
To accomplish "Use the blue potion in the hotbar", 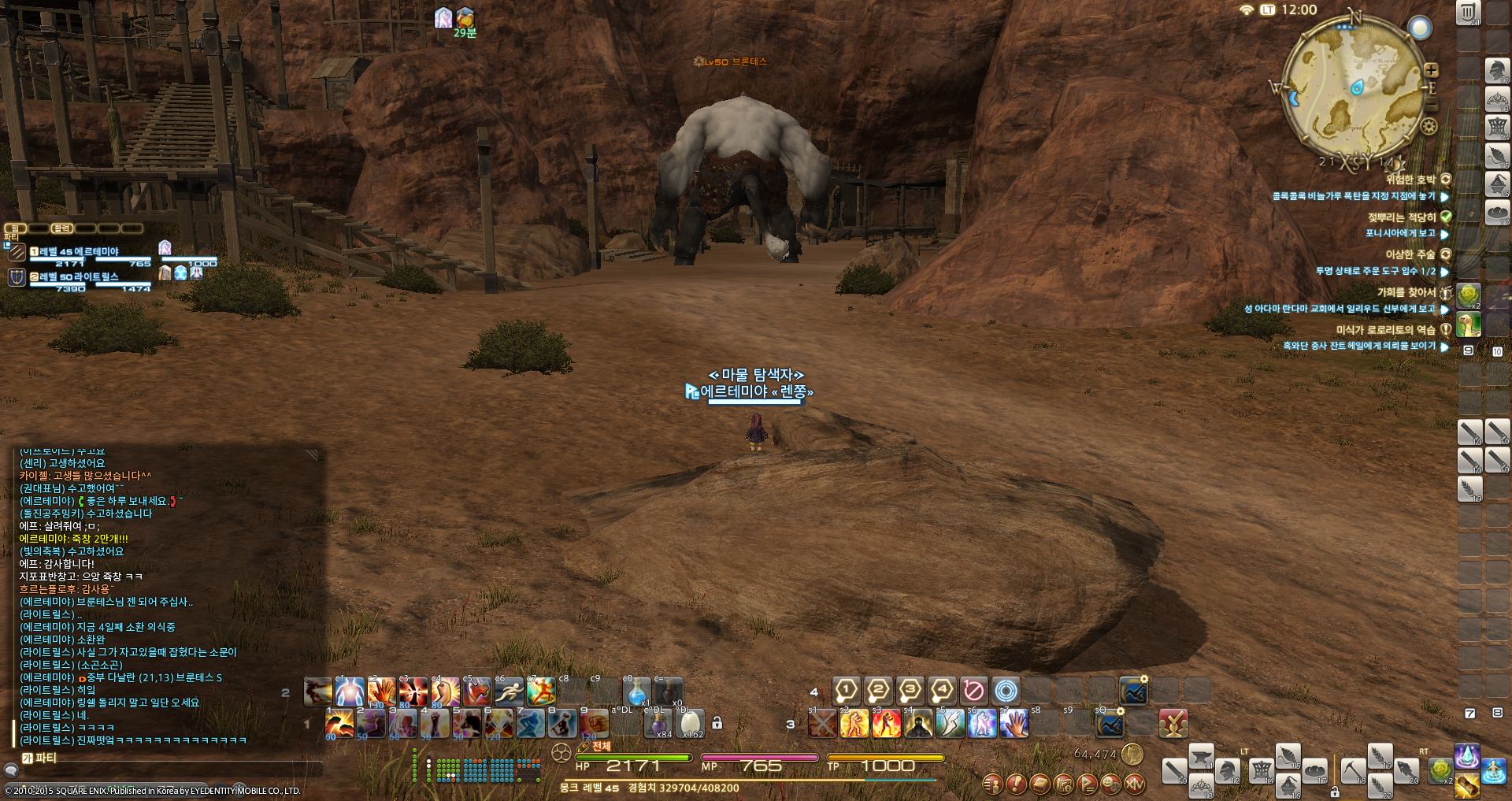I will [636, 692].
